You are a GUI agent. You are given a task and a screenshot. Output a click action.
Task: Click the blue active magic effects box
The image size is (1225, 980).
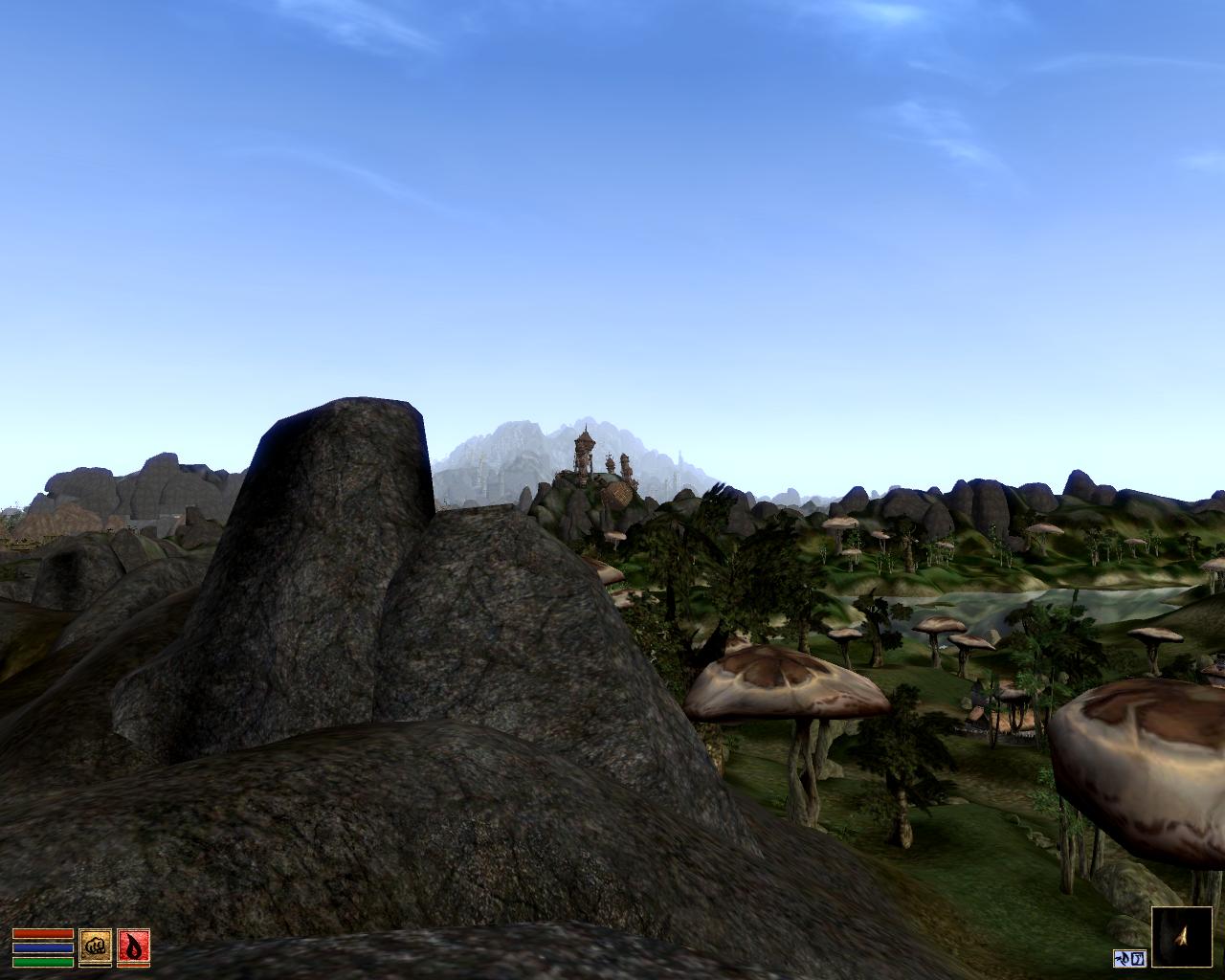pyautogui.click(x=1129, y=958)
